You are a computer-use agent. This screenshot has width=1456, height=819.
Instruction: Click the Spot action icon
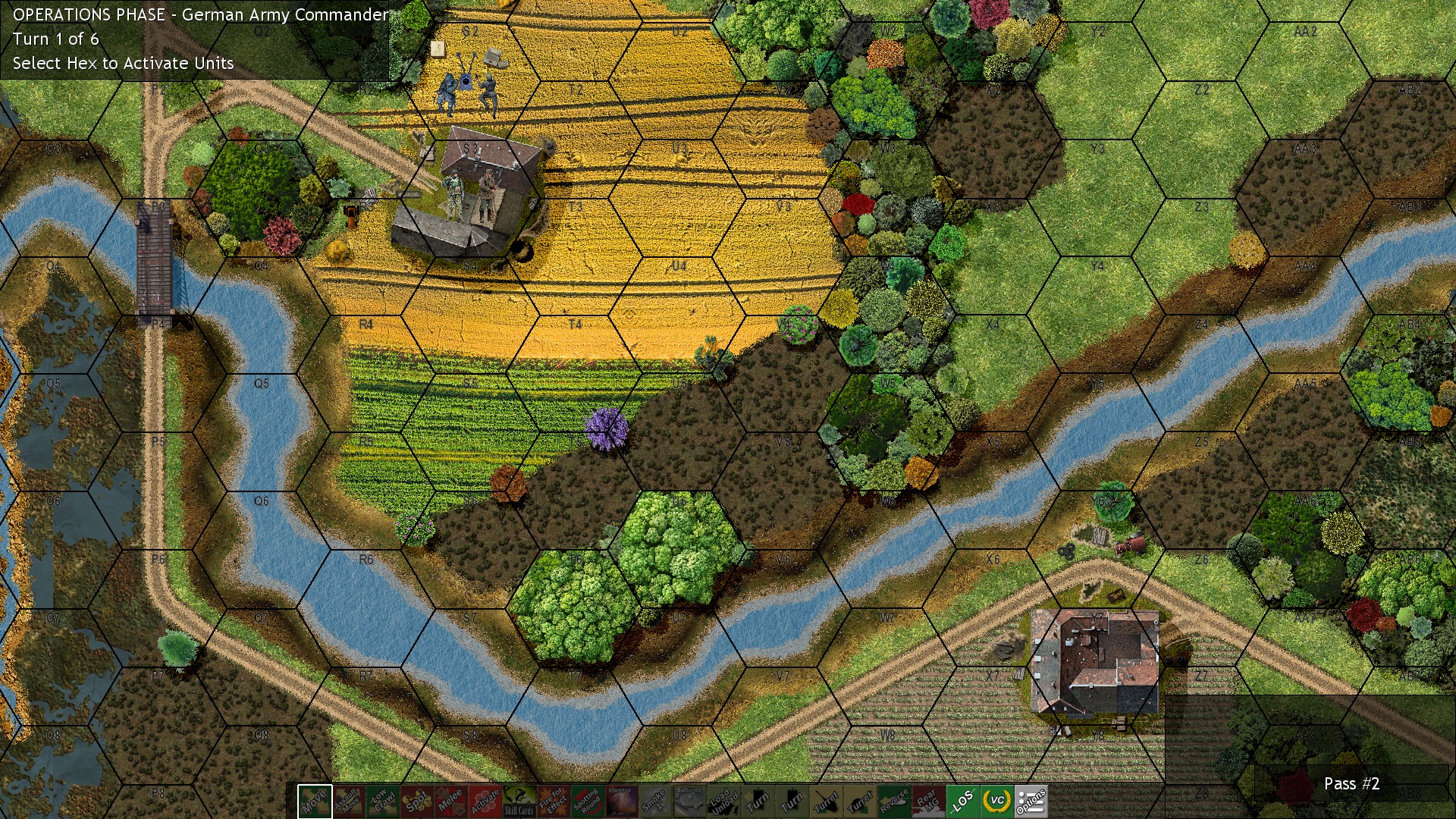[419, 802]
